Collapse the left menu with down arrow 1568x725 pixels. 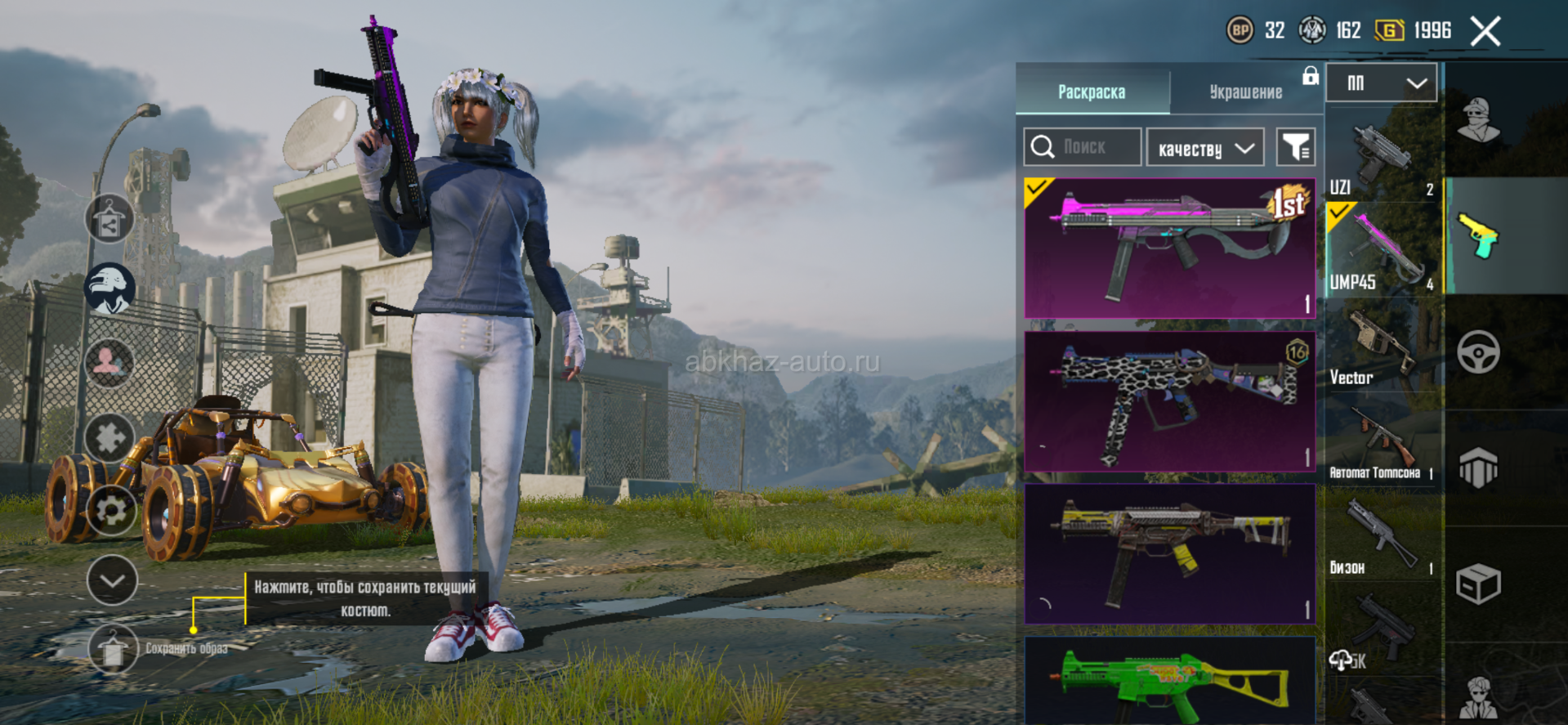click(x=112, y=580)
